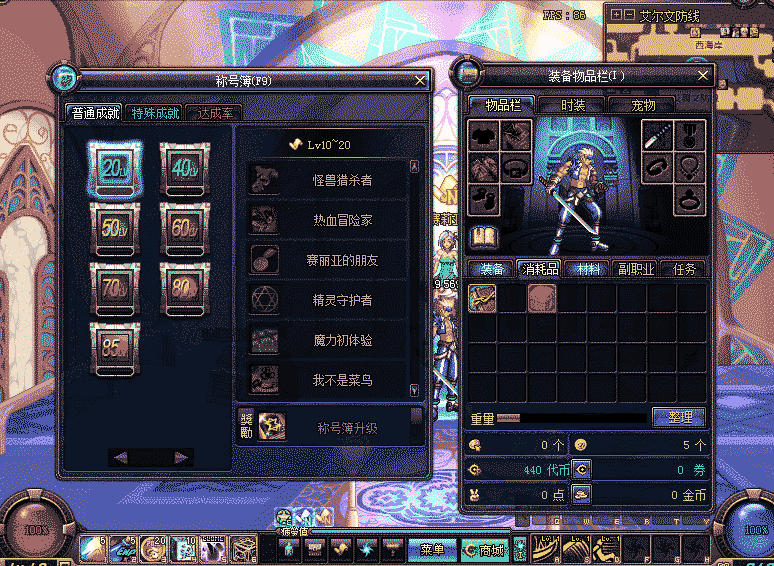Screen dimensions: 774x566
Task: Switch to the 特殊成就 tab
Action: click(156, 113)
